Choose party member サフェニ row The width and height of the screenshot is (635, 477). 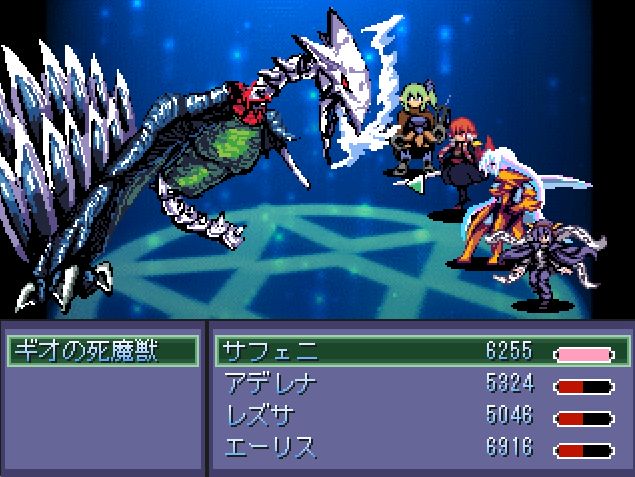click(420, 351)
